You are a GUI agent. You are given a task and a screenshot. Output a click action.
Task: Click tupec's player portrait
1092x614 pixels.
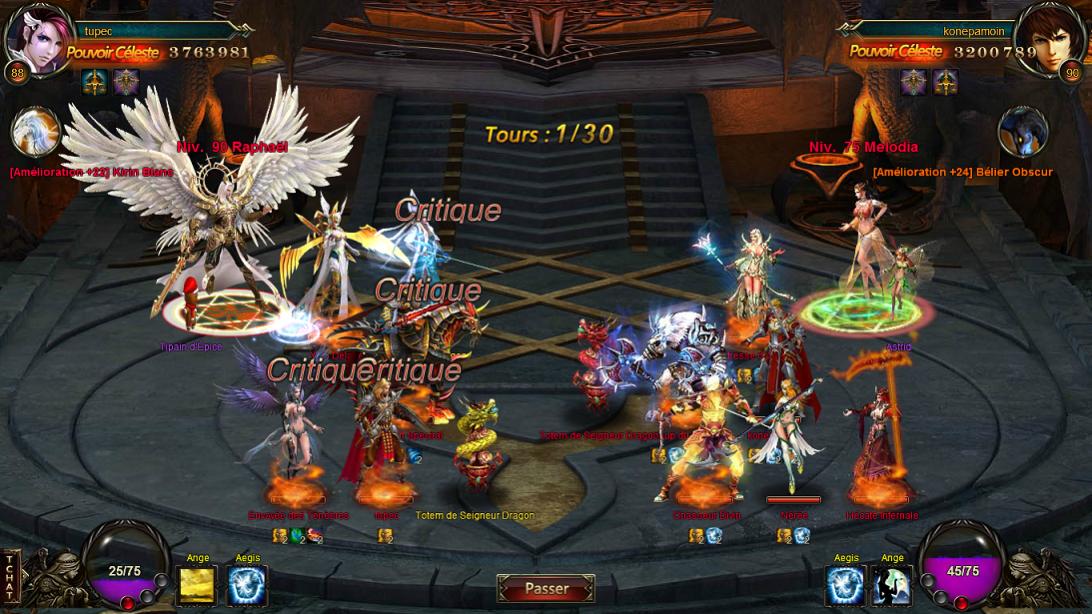click(39, 42)
